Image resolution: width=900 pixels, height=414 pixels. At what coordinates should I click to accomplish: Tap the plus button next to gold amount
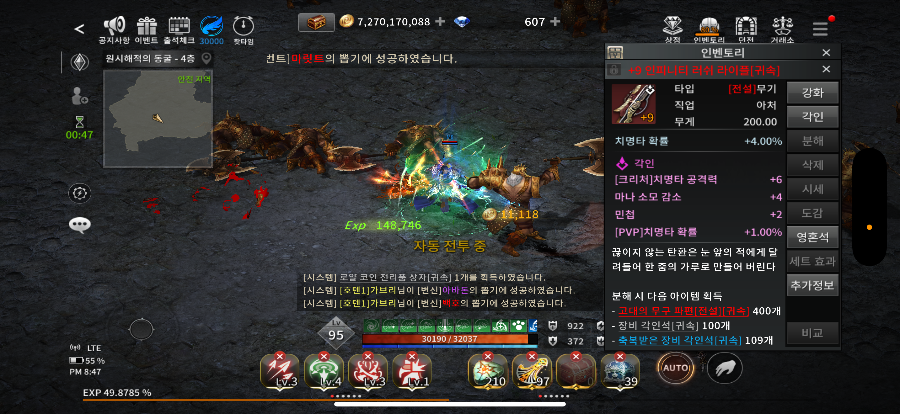[x=441, y=21]
